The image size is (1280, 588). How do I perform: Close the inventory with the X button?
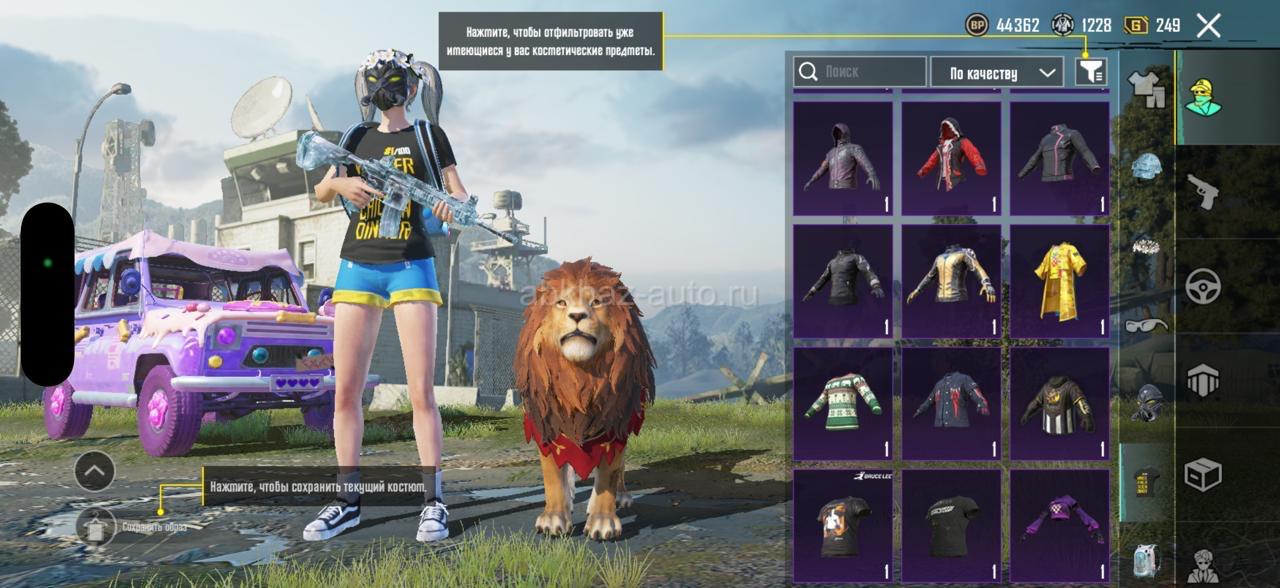[1208, 25]
